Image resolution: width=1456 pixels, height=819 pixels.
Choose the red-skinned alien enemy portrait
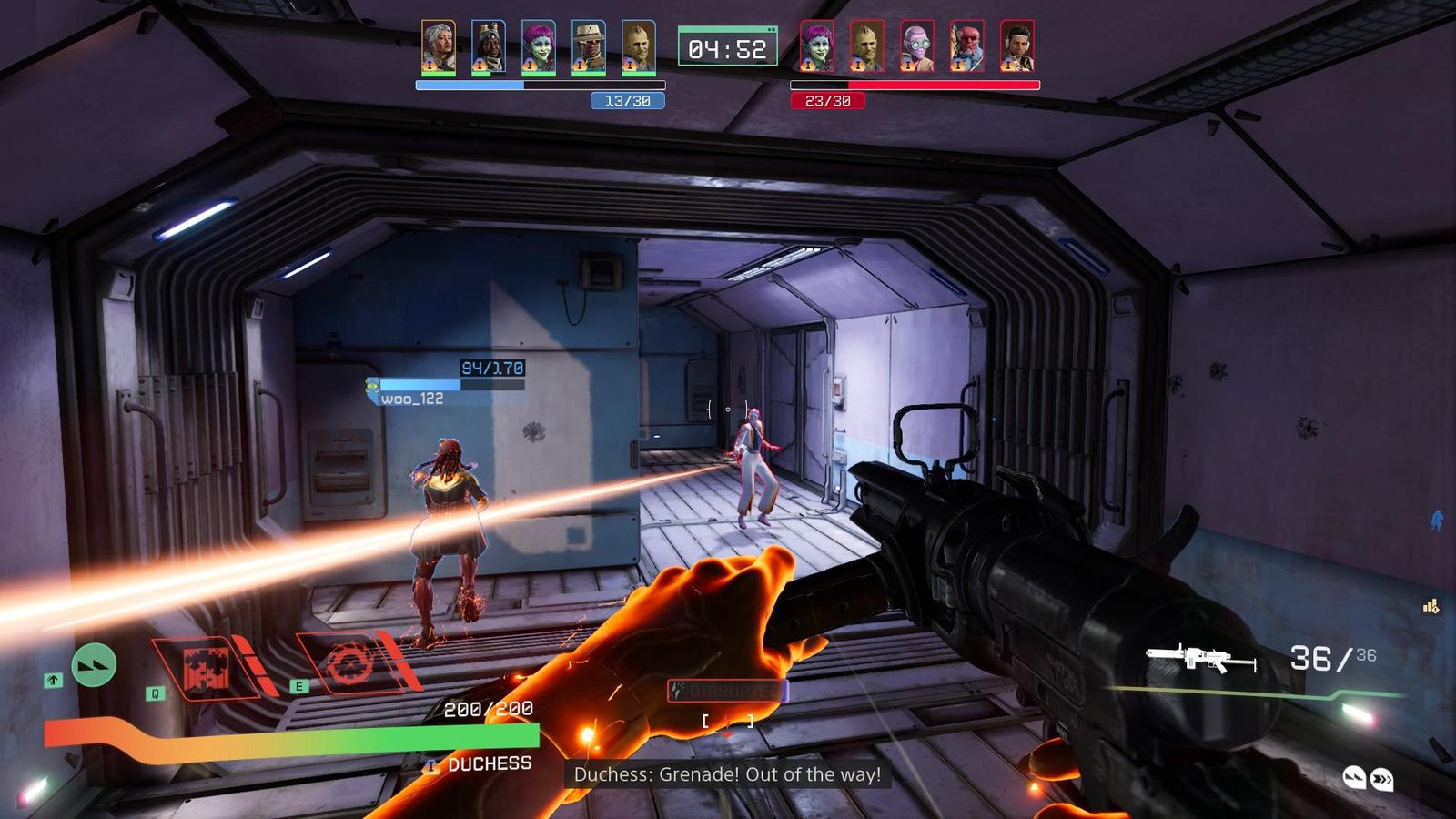click(966, 47)
